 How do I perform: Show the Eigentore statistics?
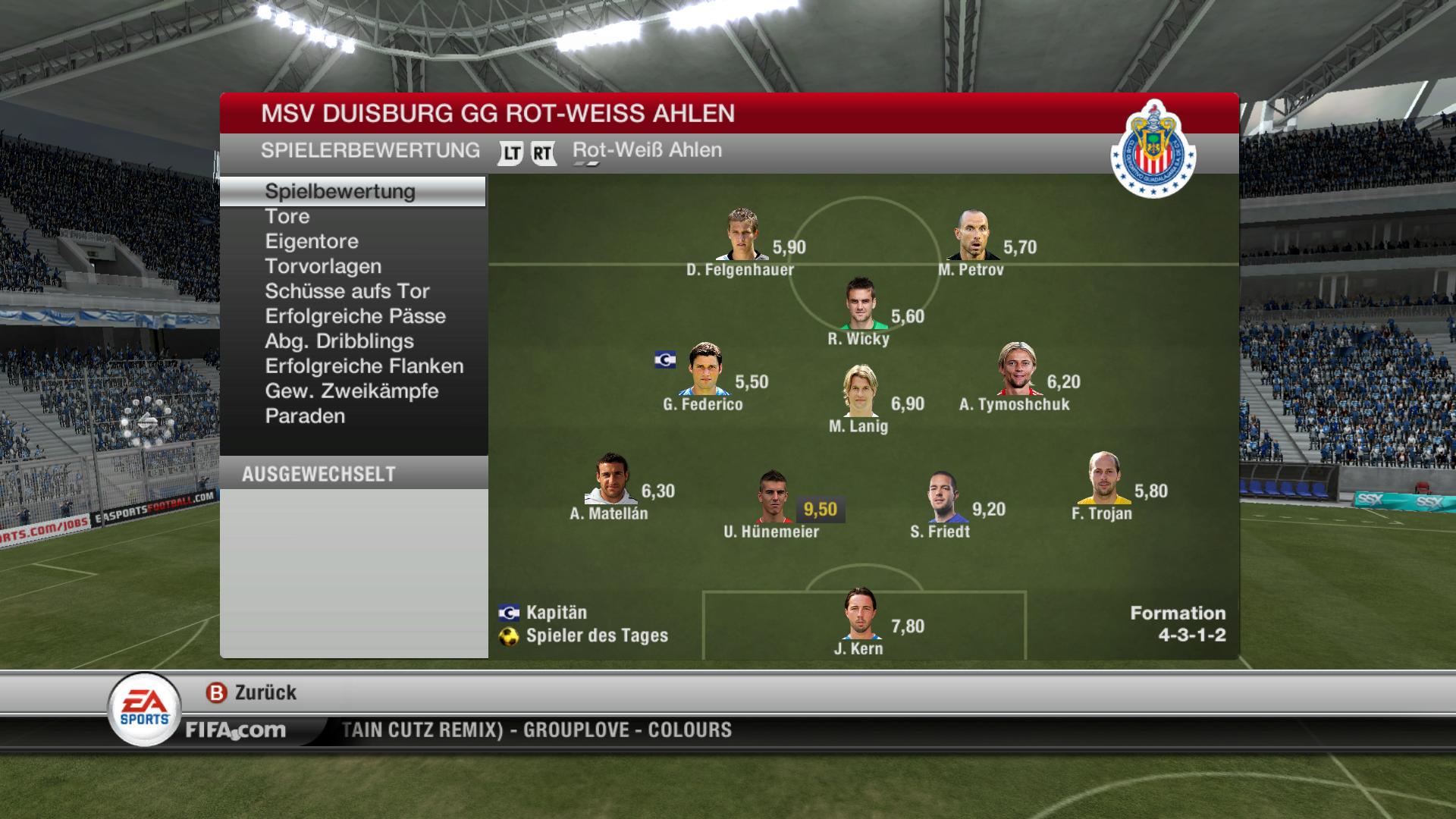tap(312, 242)
